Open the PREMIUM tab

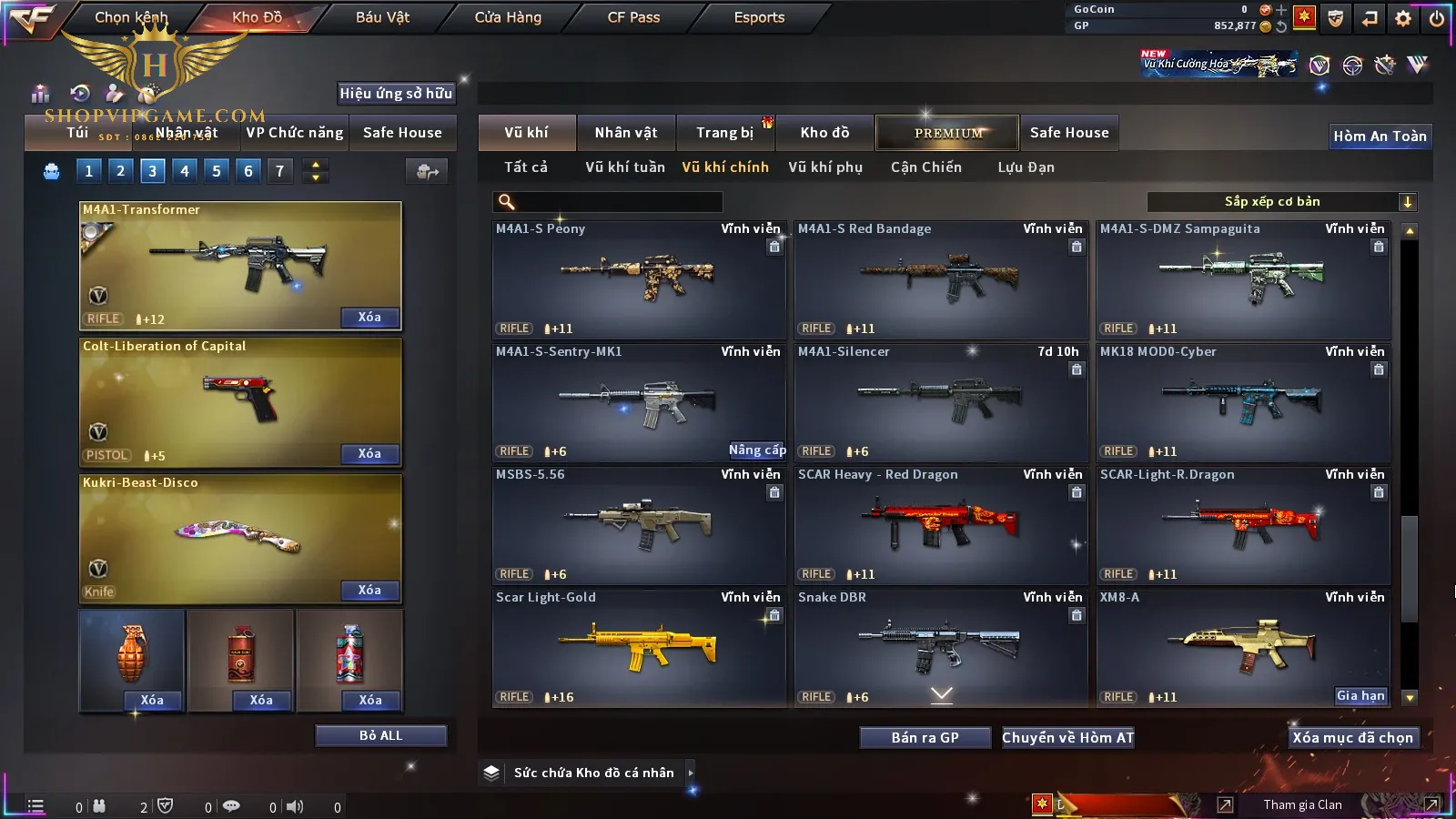(947, 133)
